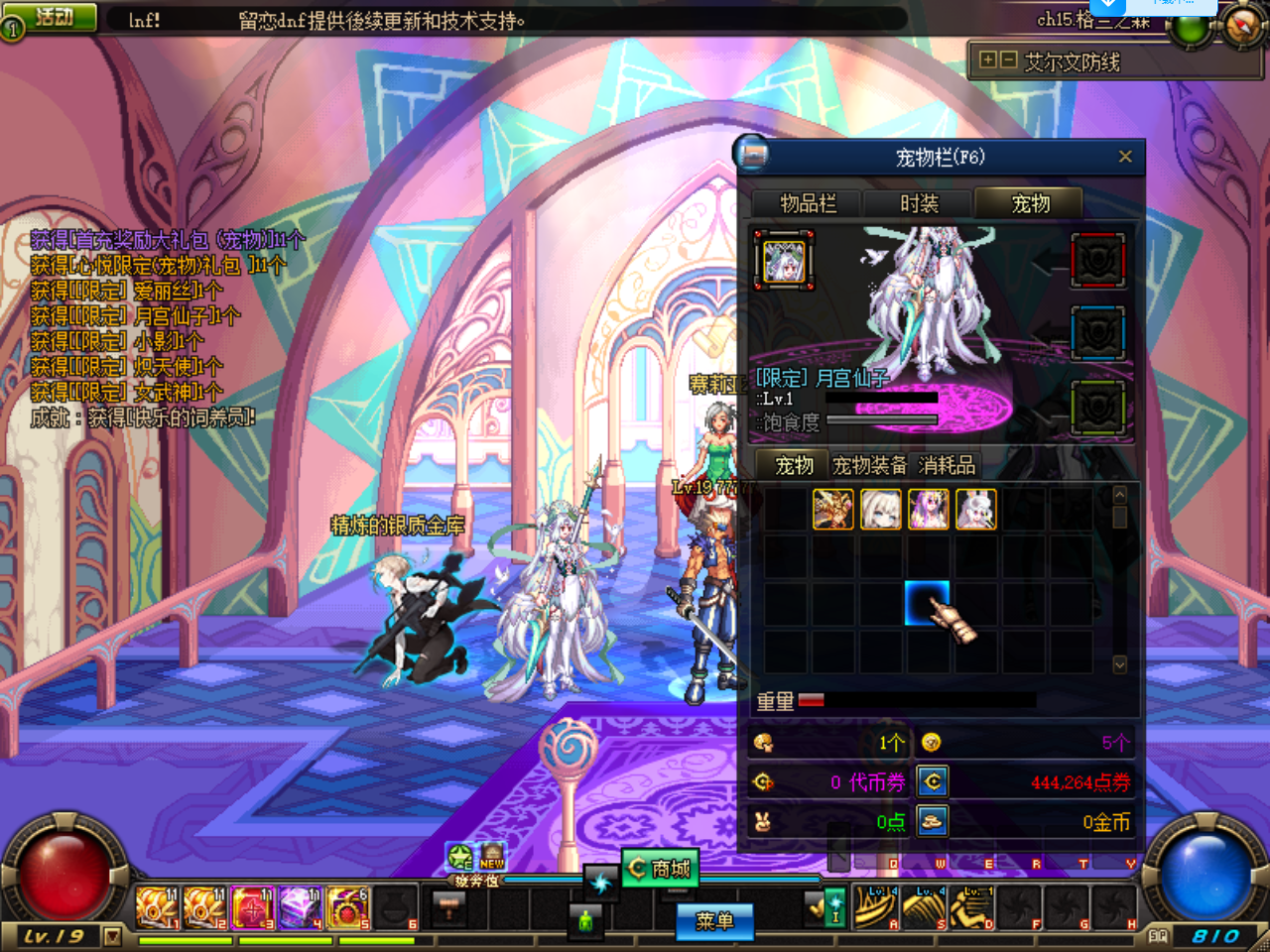Image resolution: width=1270 pixels, height=952 pixels.
Task: Click the green character avatar icon near skill bar
Action: 584,921
